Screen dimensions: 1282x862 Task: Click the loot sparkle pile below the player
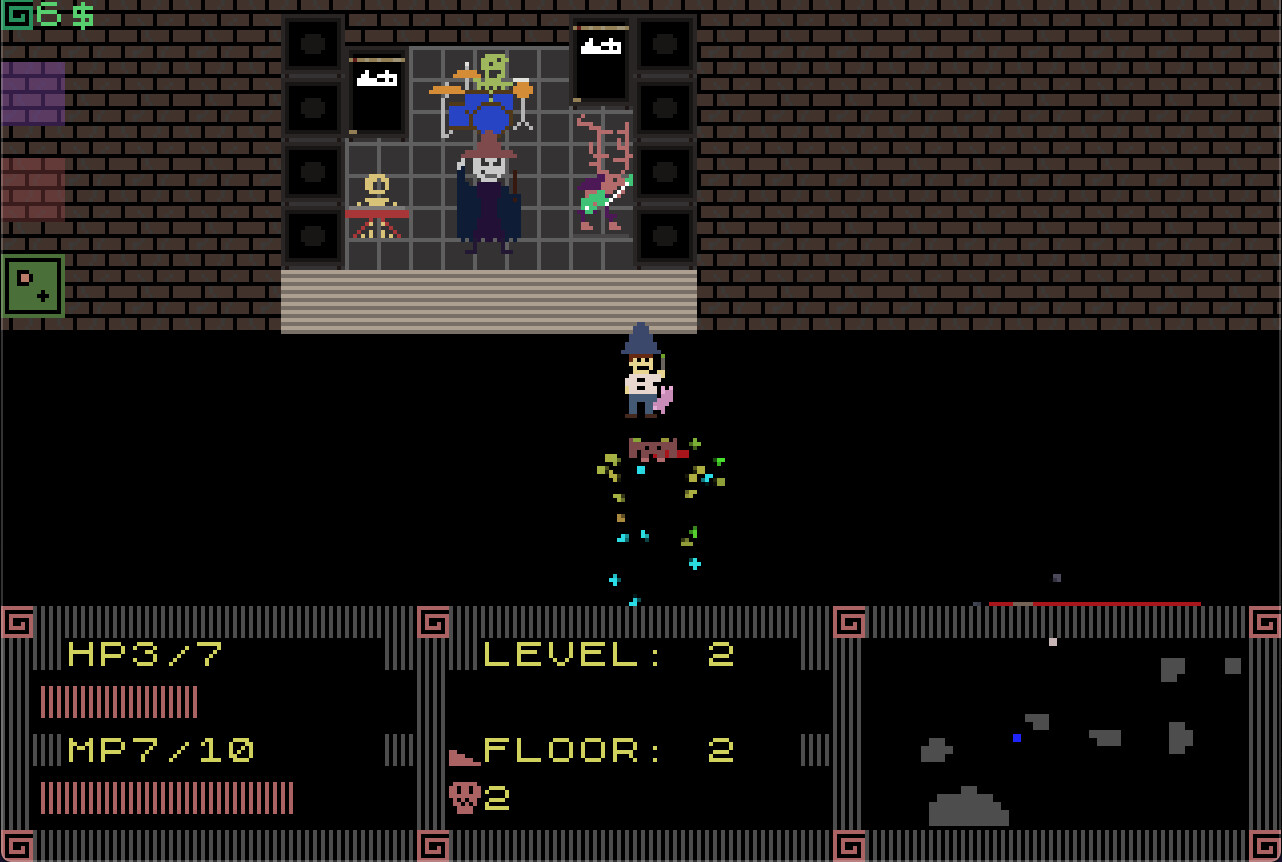(x=655, y=500)
